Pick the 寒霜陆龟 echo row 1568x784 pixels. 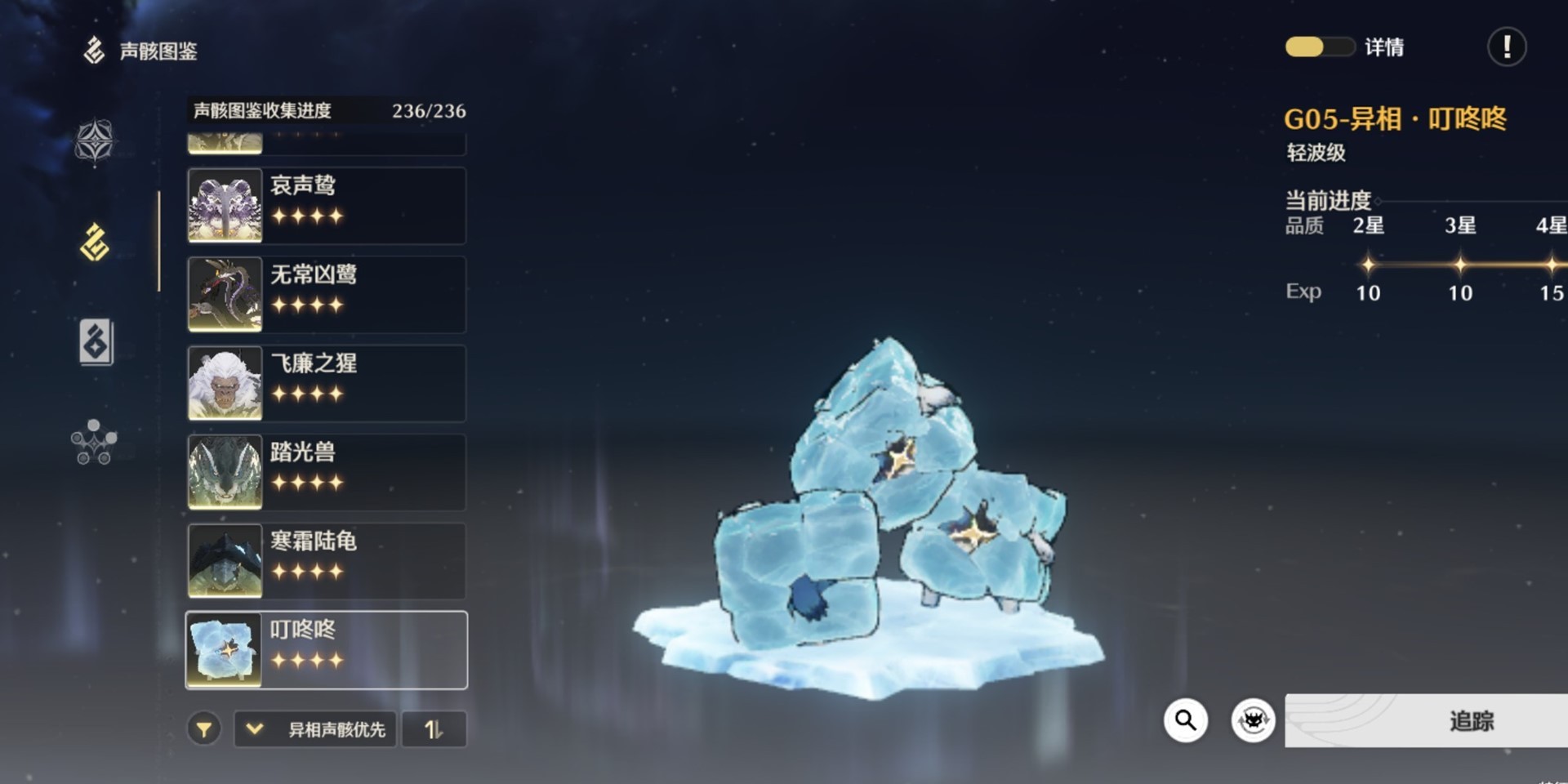click(327, 561)
